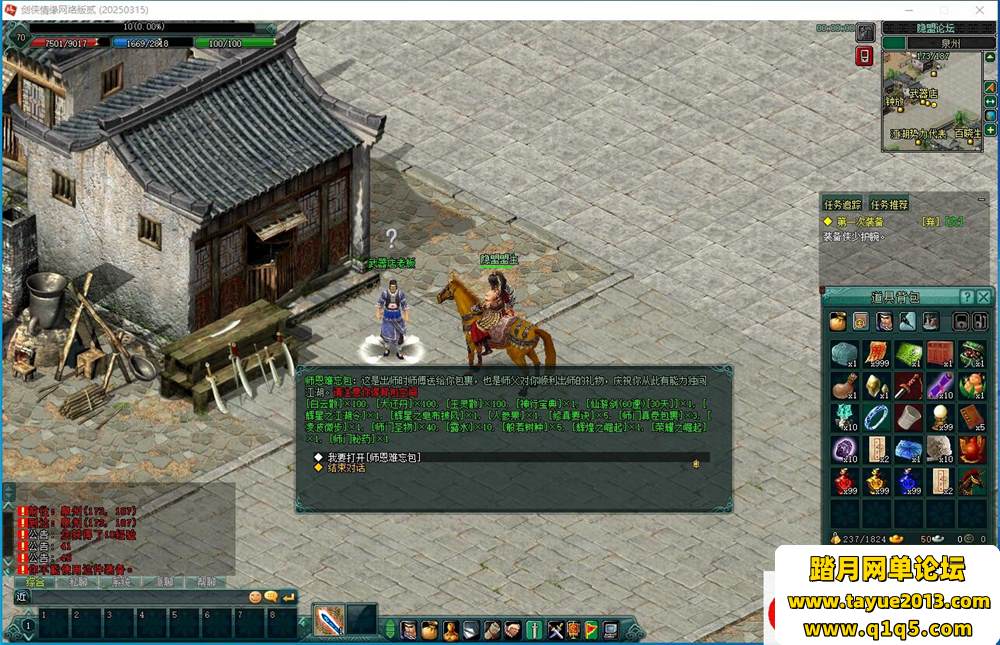Open the 隐盟论坛 forum button
The width and height of the screenshot is (1000, 645).
click(x=935, y=28)
